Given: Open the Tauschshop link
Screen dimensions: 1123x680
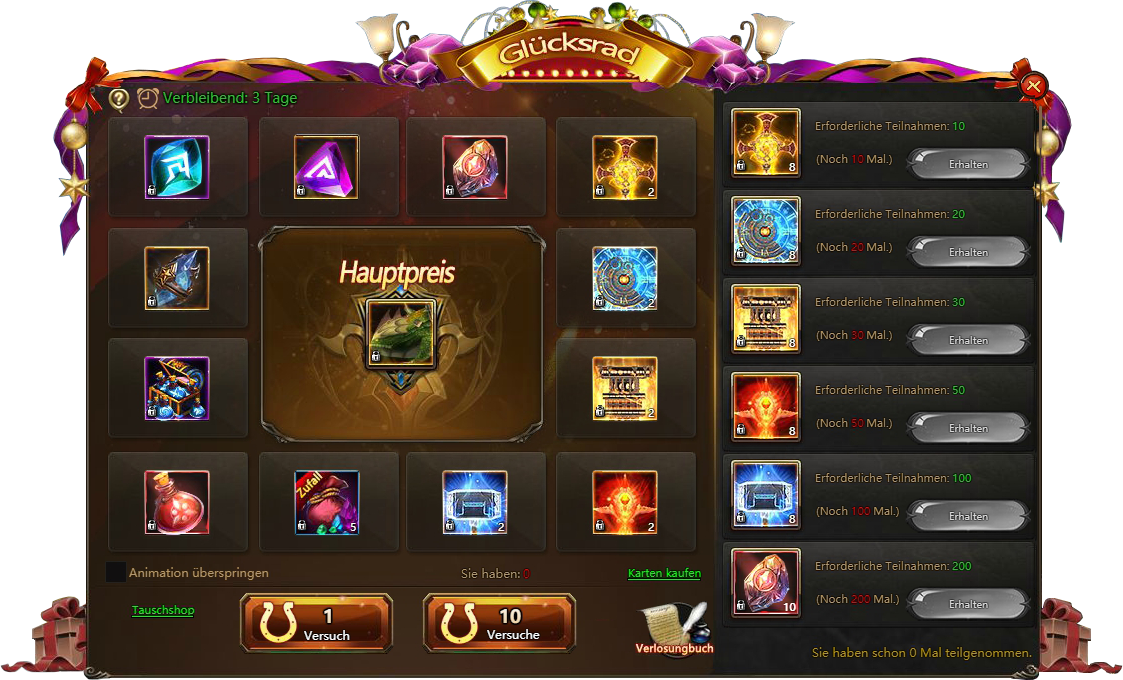Looking at the screenshot, I should point(163,610).
